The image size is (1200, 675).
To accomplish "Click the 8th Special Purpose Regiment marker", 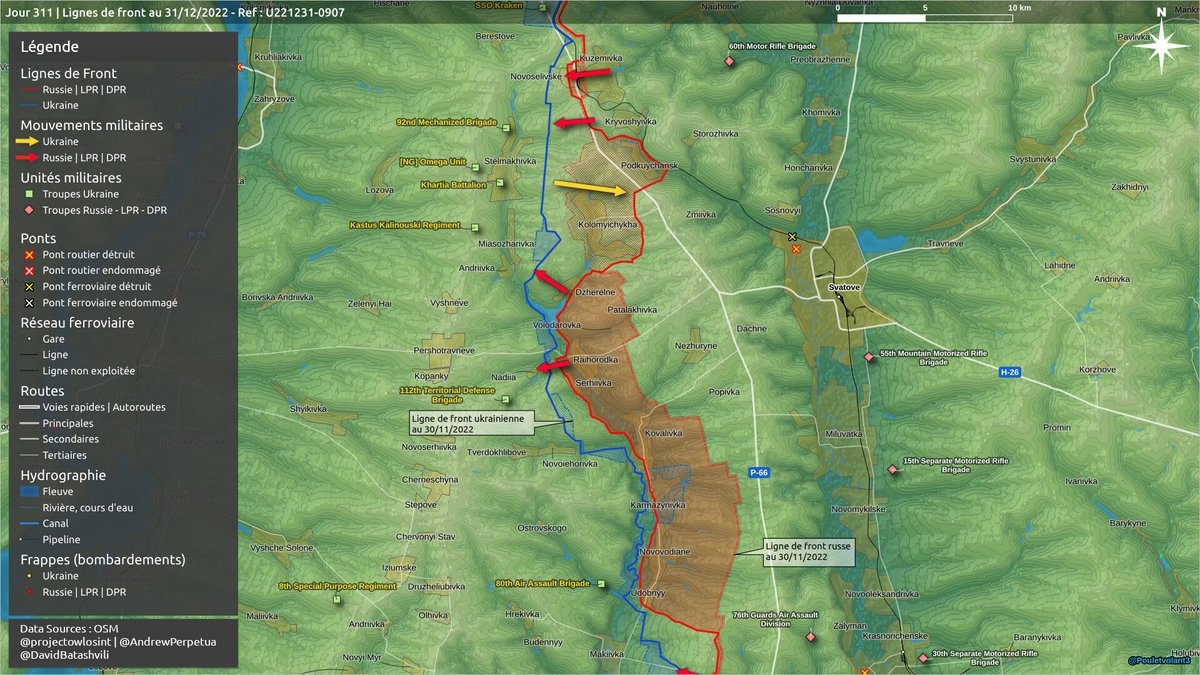I will coord(337,599).
